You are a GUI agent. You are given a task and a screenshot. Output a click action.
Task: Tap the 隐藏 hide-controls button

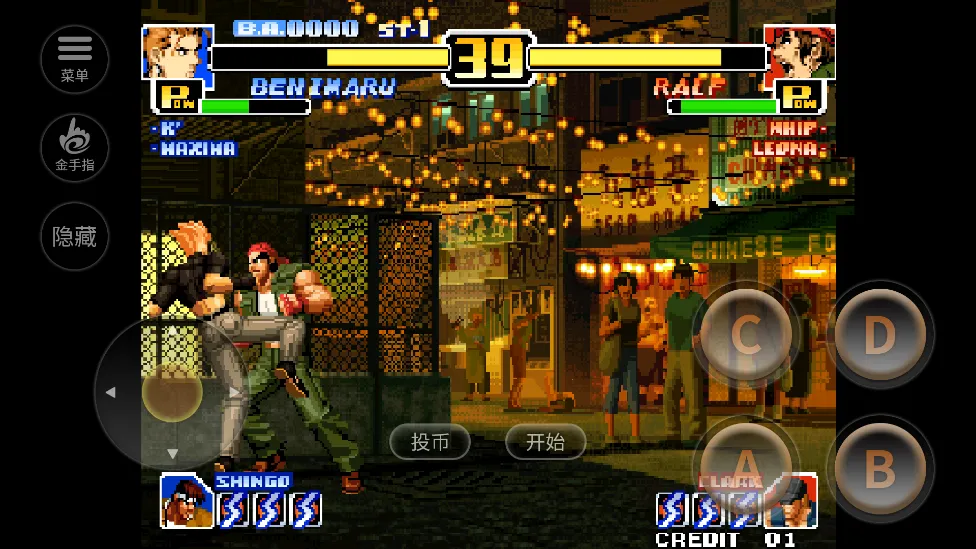coord(75,236)
